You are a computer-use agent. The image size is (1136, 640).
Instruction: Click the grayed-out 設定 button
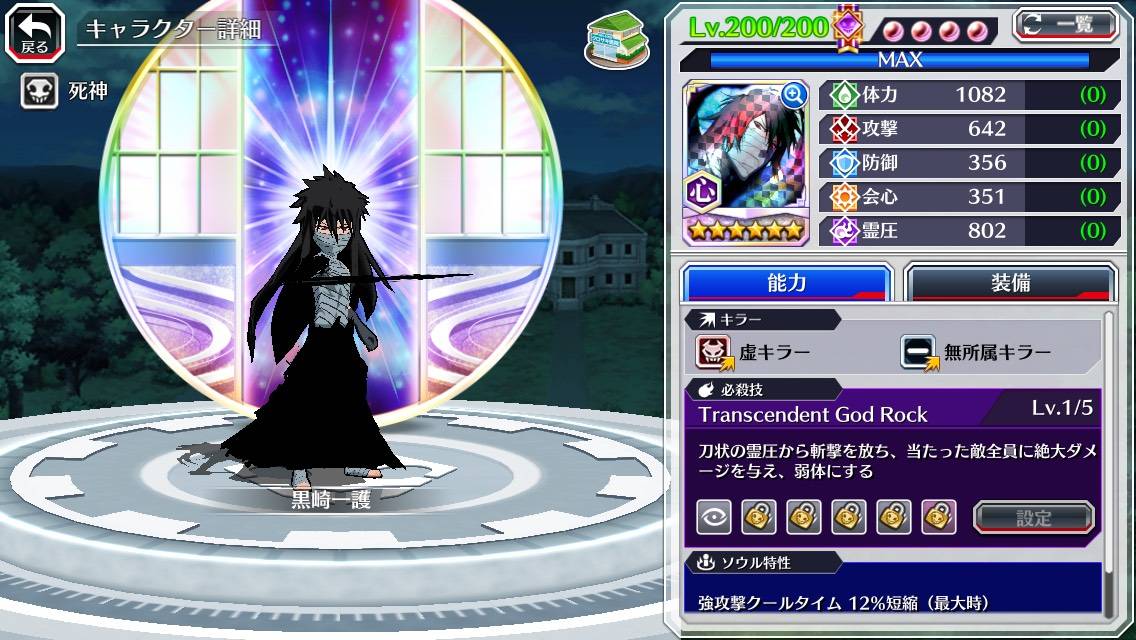point(1033,518)
